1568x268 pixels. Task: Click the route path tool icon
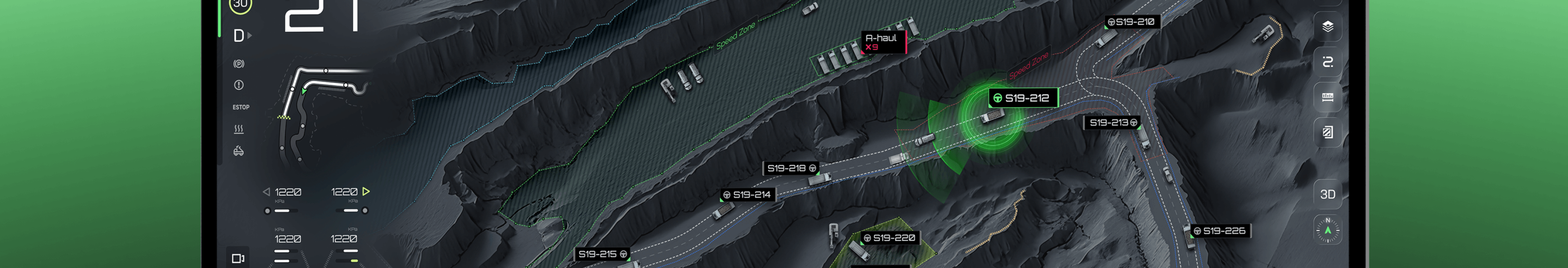(x=1327, y=62)
